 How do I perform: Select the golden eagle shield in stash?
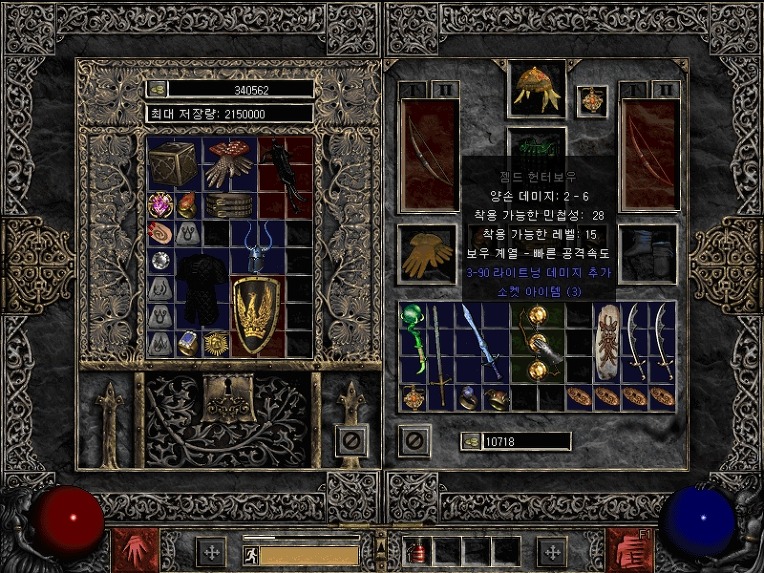coord(257,316)
